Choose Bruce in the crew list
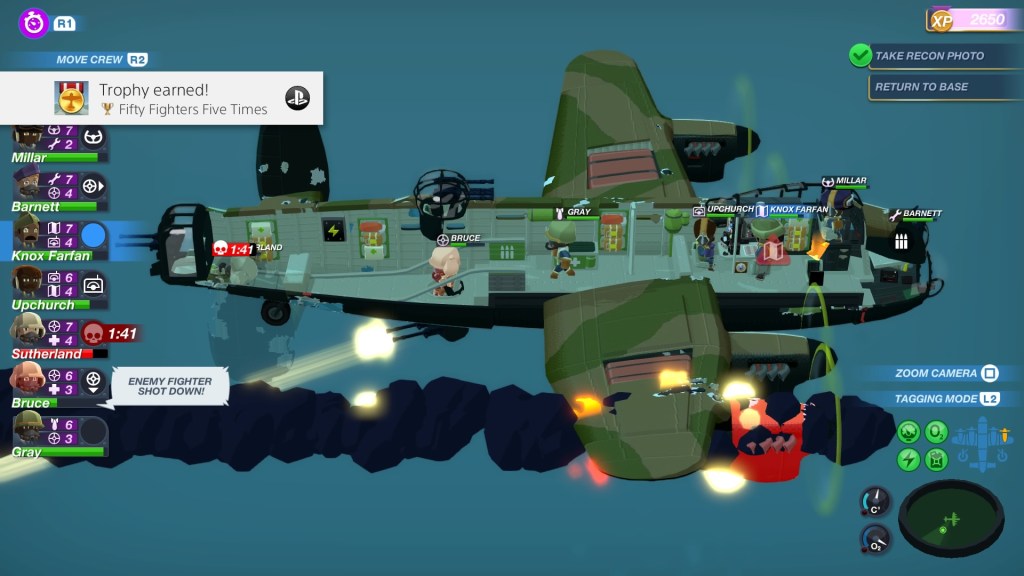The height and width of the screenshot is (576, 1024). [28, 381]
